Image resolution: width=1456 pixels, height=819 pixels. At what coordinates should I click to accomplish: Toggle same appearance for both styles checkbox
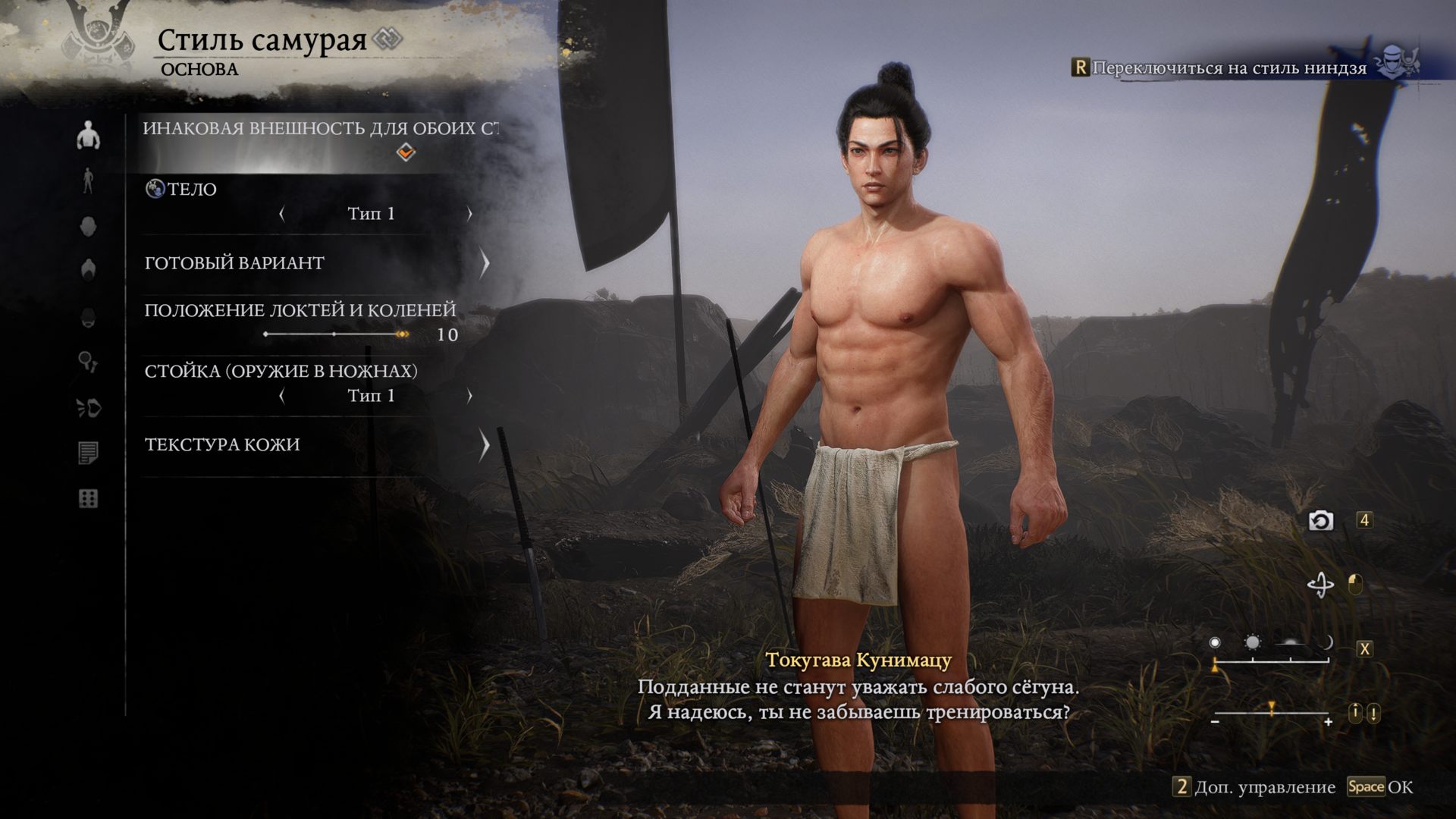[406, 152]
